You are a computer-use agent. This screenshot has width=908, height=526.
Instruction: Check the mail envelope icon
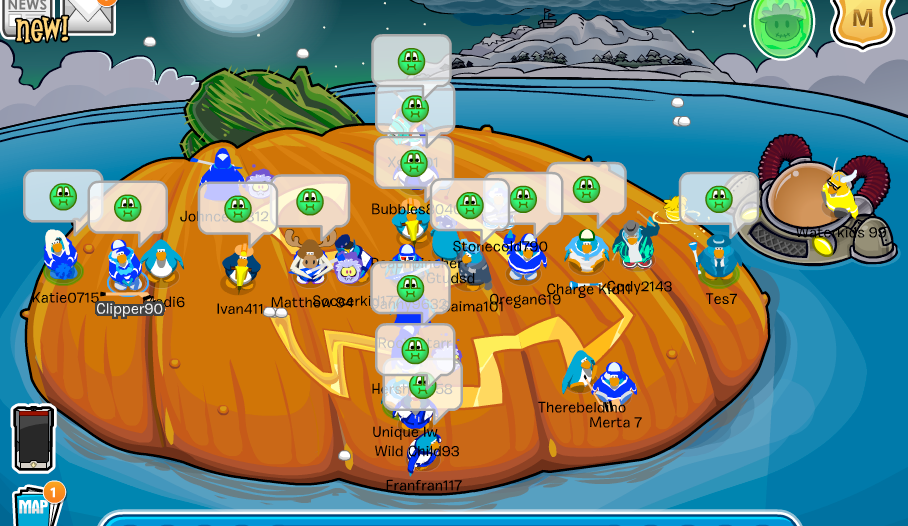pyautogui.click(x=88, y=14)
